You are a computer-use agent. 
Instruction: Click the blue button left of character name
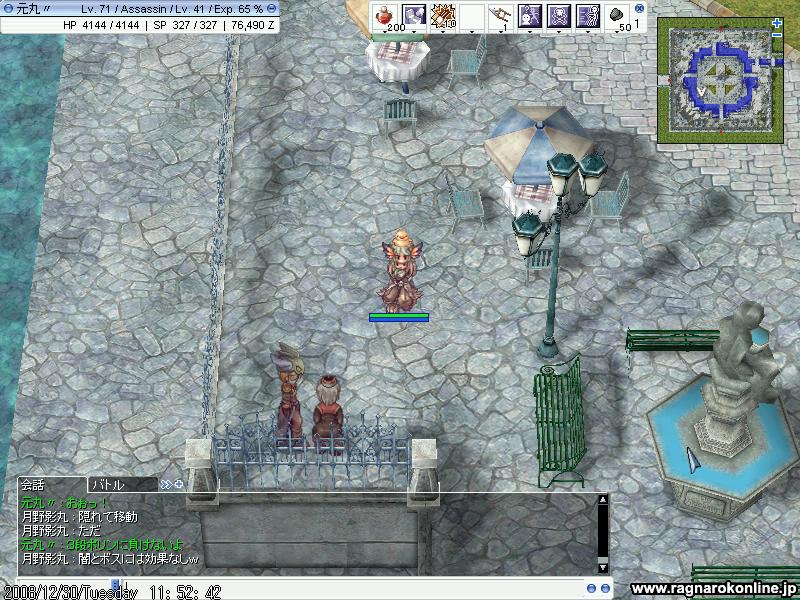pos(8,8)
